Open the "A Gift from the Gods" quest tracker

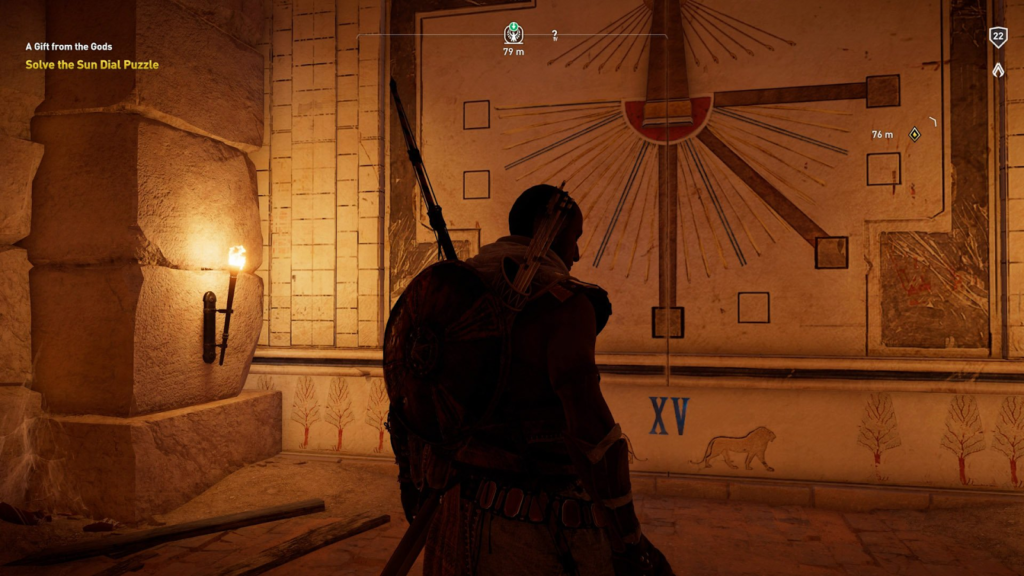tap(69, 46)
